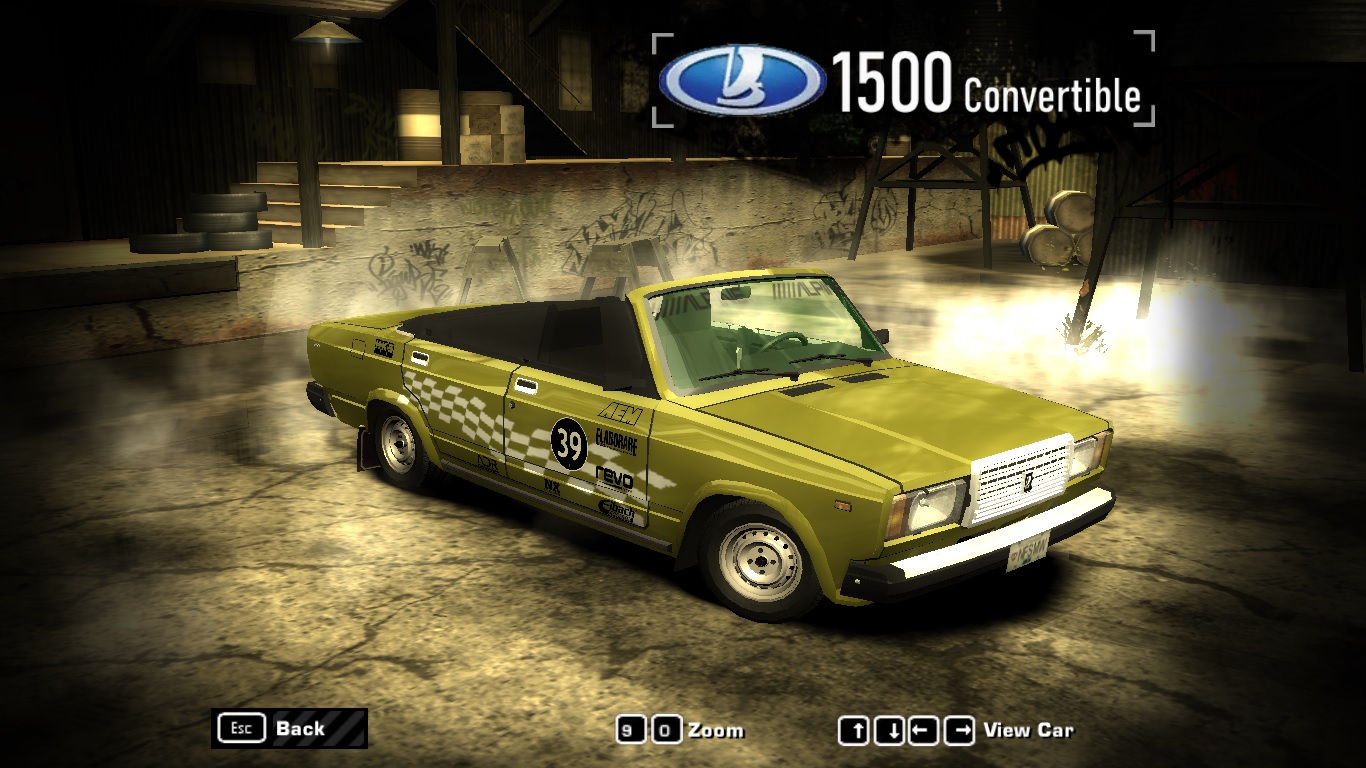Screen dimensions: 1366x768
Task: Click the left arrow key icon
Action: [x=924, y=730]
